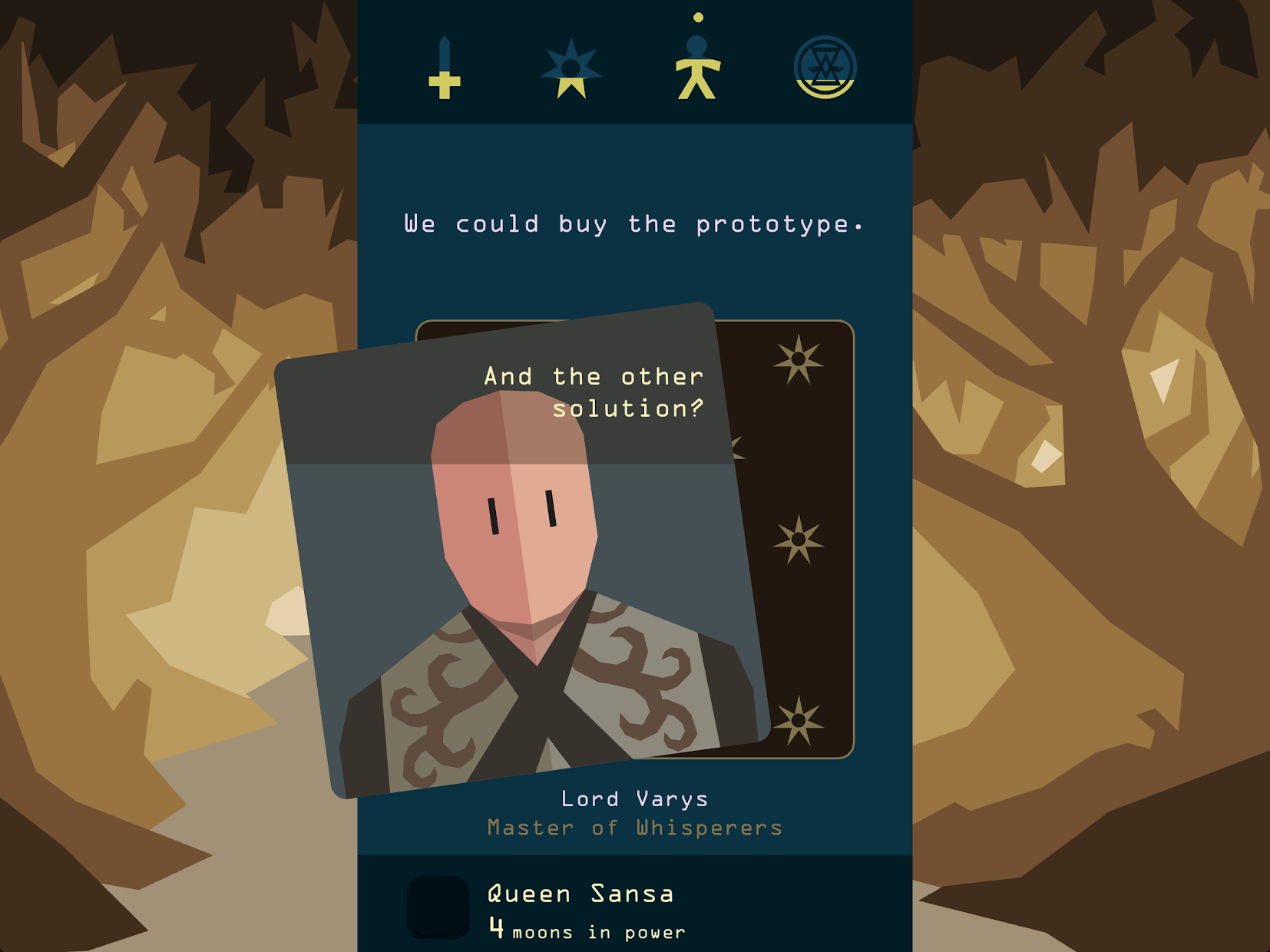Click the Master of Whisperers title text
1270x952 pixels.
coord(634,828)
